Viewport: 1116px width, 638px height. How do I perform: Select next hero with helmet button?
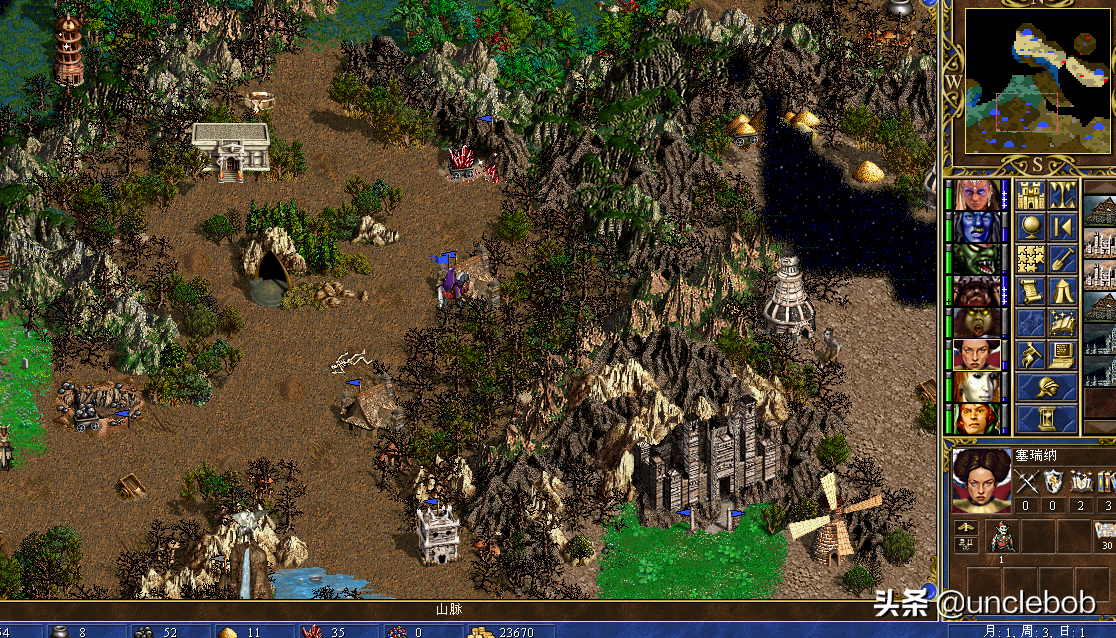pyautogui.click(x=1046, y=386)
